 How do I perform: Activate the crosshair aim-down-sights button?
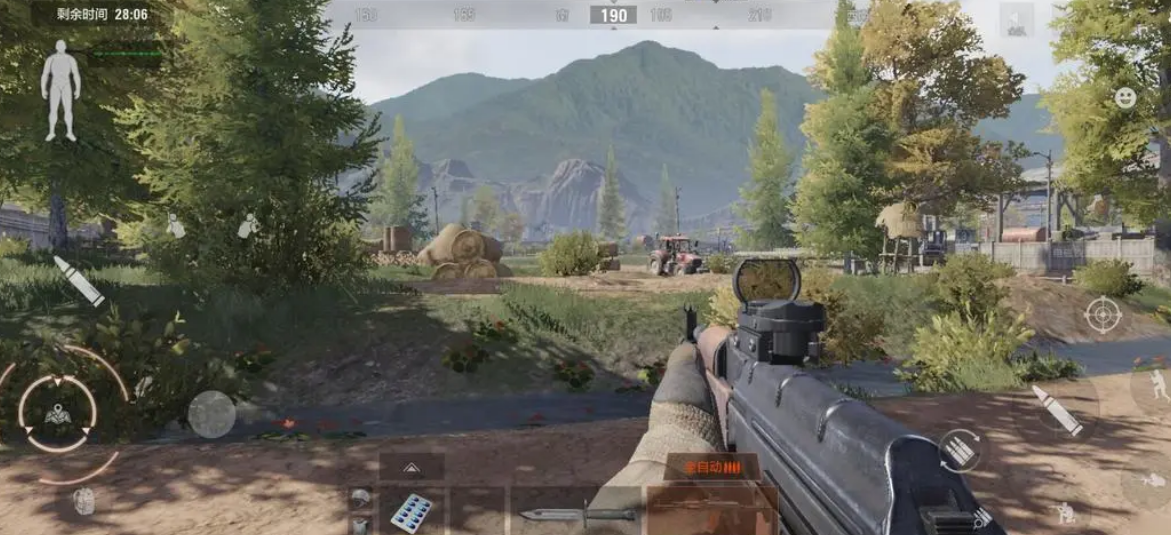click(1102, 315)
